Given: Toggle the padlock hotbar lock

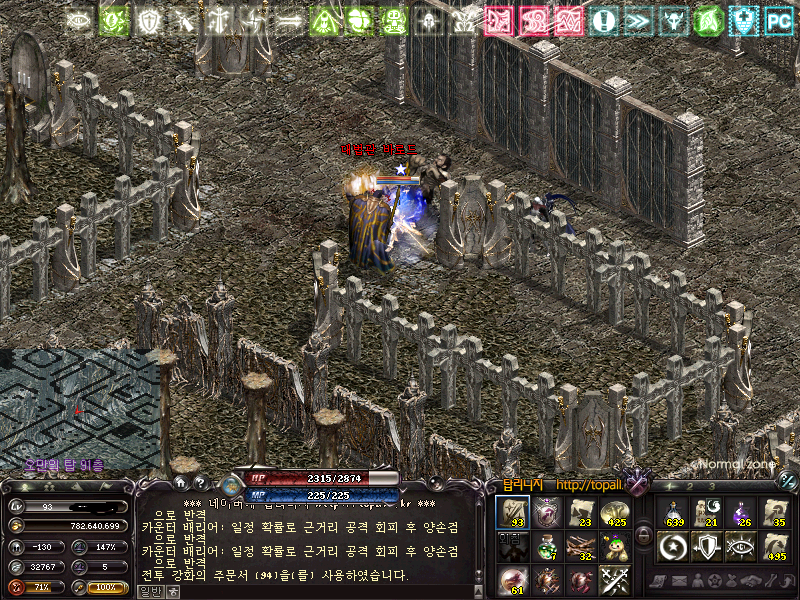Looking at the screenshot, I should (x=643, y=536).
